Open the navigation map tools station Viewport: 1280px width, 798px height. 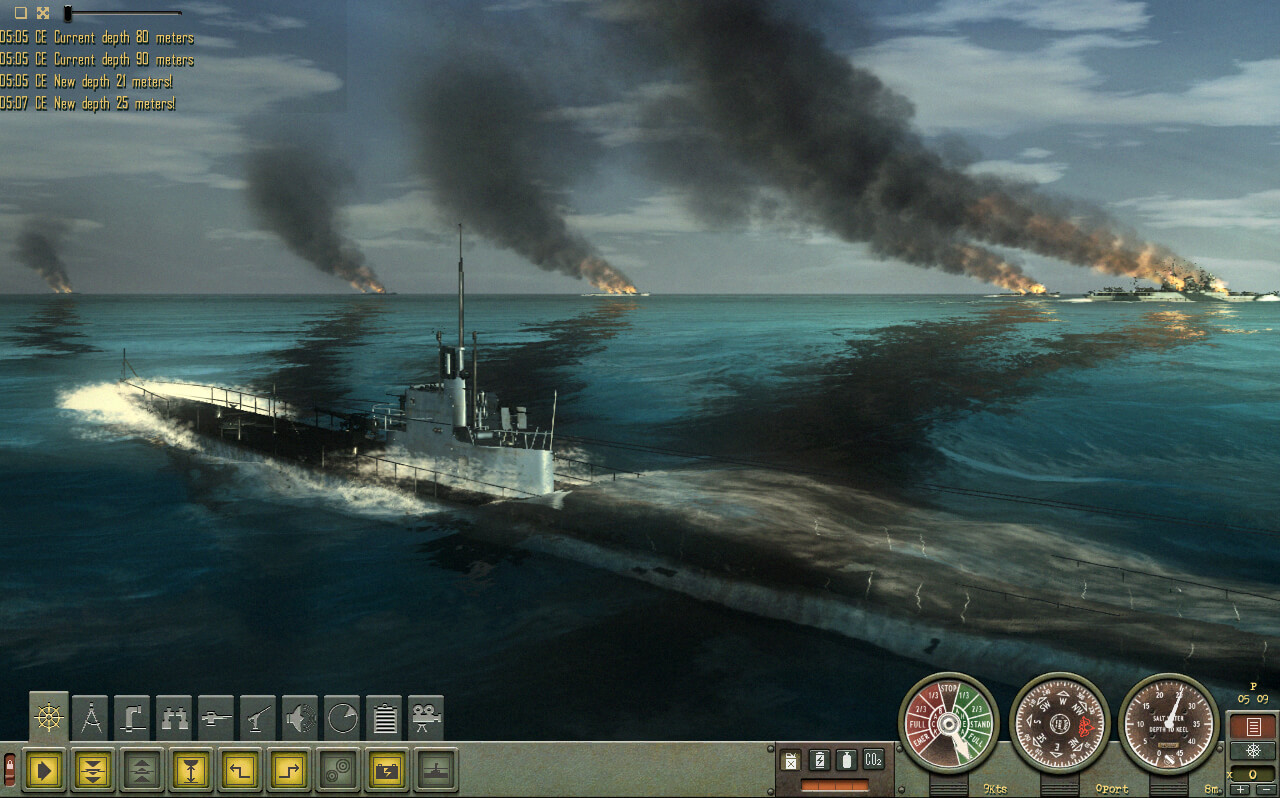click(x=91, y=715)
